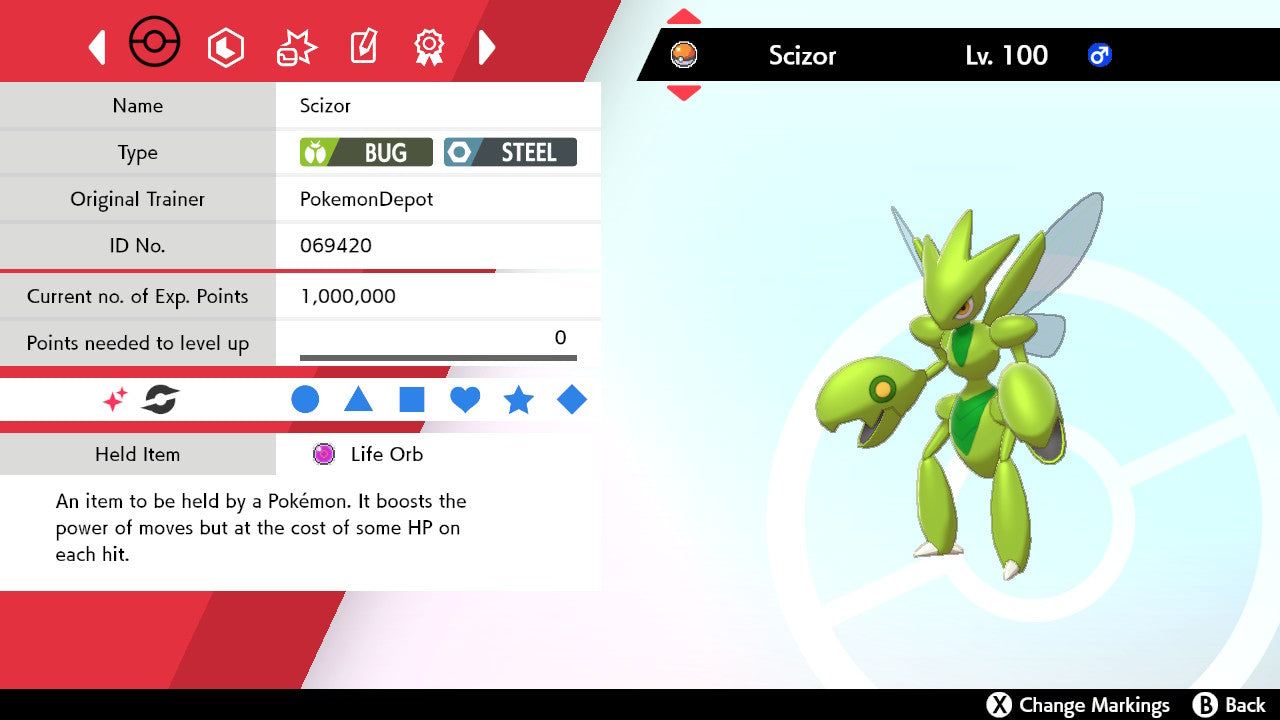Click the red shiny sparkle icon
Image resolution: width=1280 pixels, height=720 pixels.
(115, 400)
